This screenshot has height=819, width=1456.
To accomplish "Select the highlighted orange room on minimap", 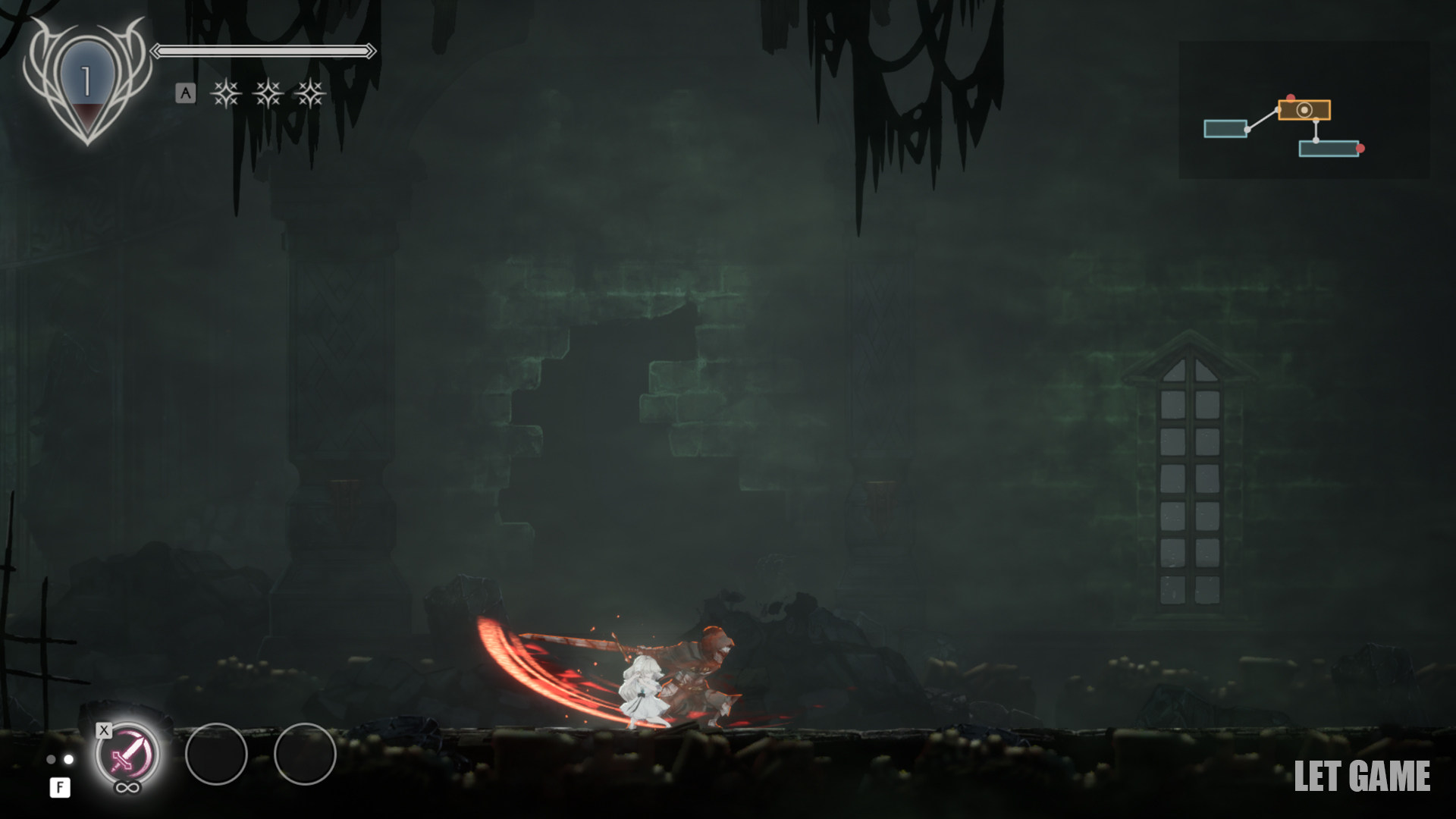I will tap(1304, 110).
